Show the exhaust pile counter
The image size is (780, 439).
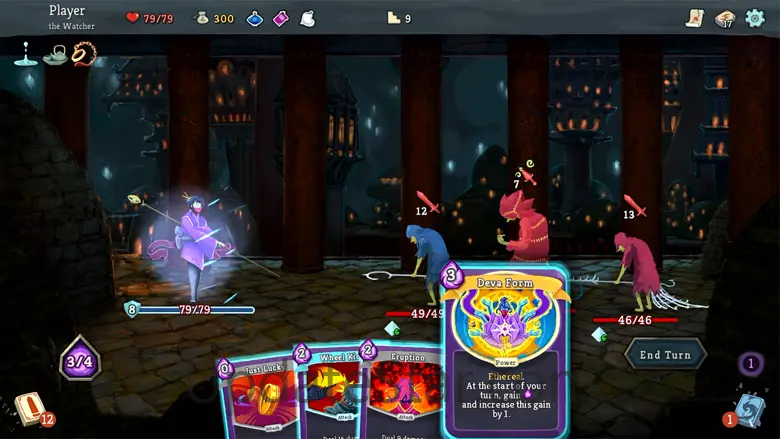(751, 364)
